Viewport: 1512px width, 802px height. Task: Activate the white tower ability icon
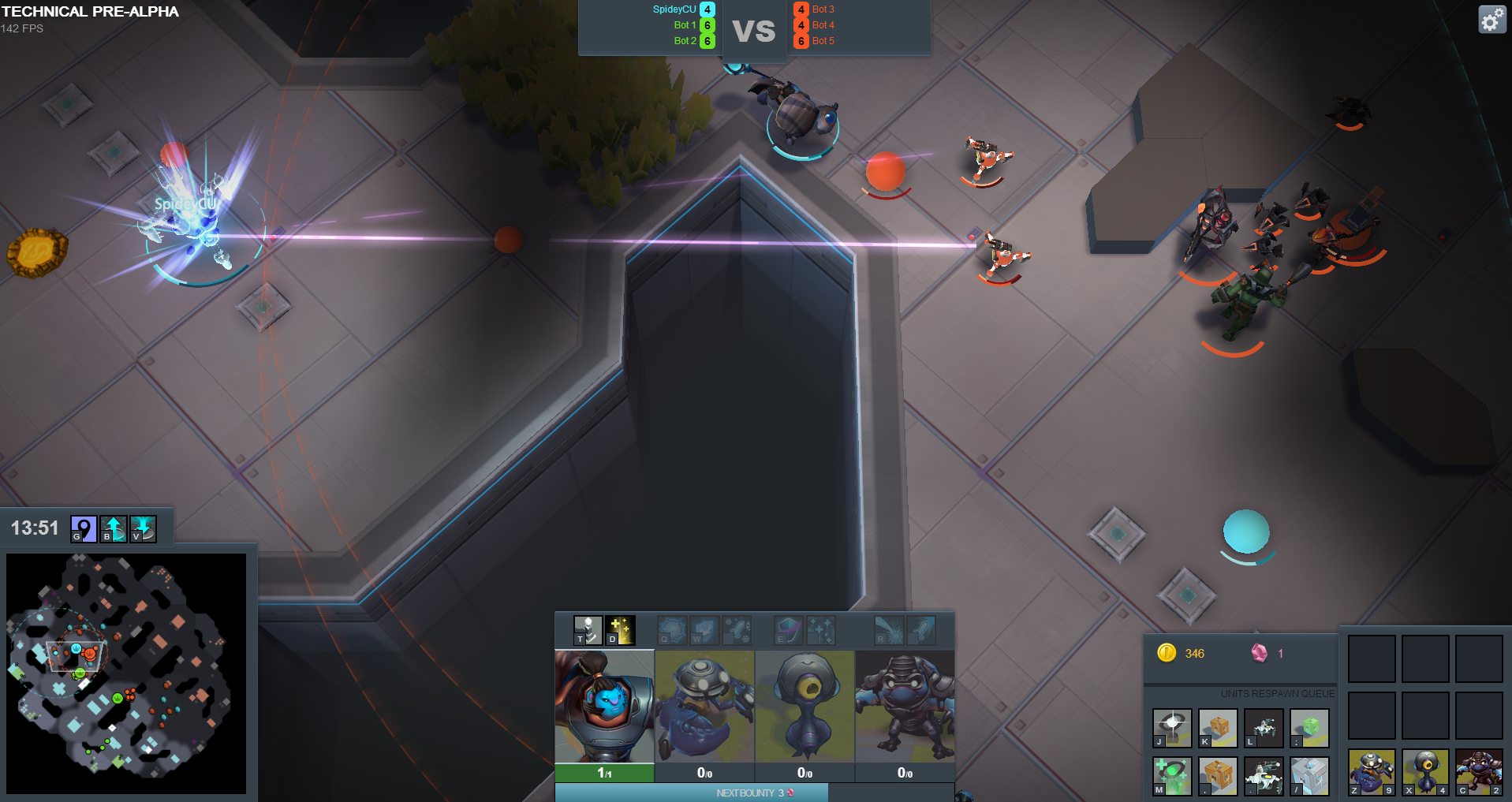pyautogui.click(x=588, y=630)
